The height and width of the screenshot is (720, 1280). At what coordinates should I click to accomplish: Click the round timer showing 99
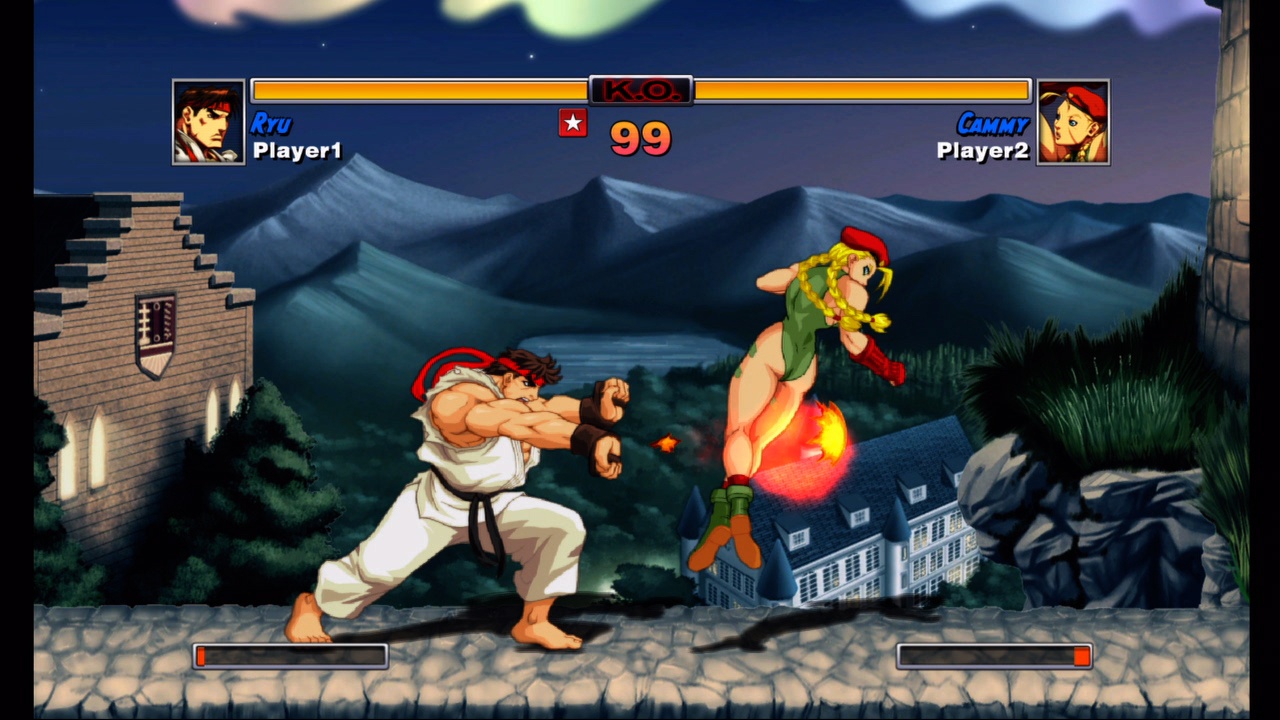point(640,140)
